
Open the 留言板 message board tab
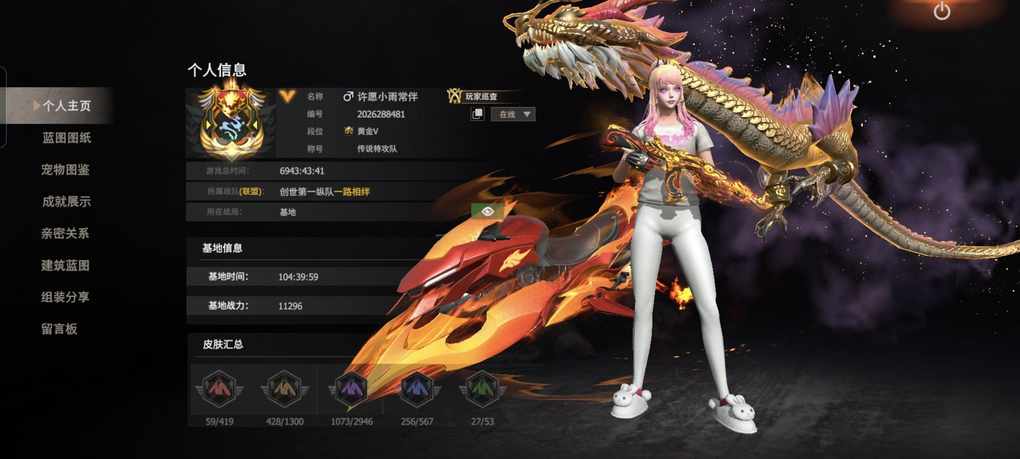[59, 329]
